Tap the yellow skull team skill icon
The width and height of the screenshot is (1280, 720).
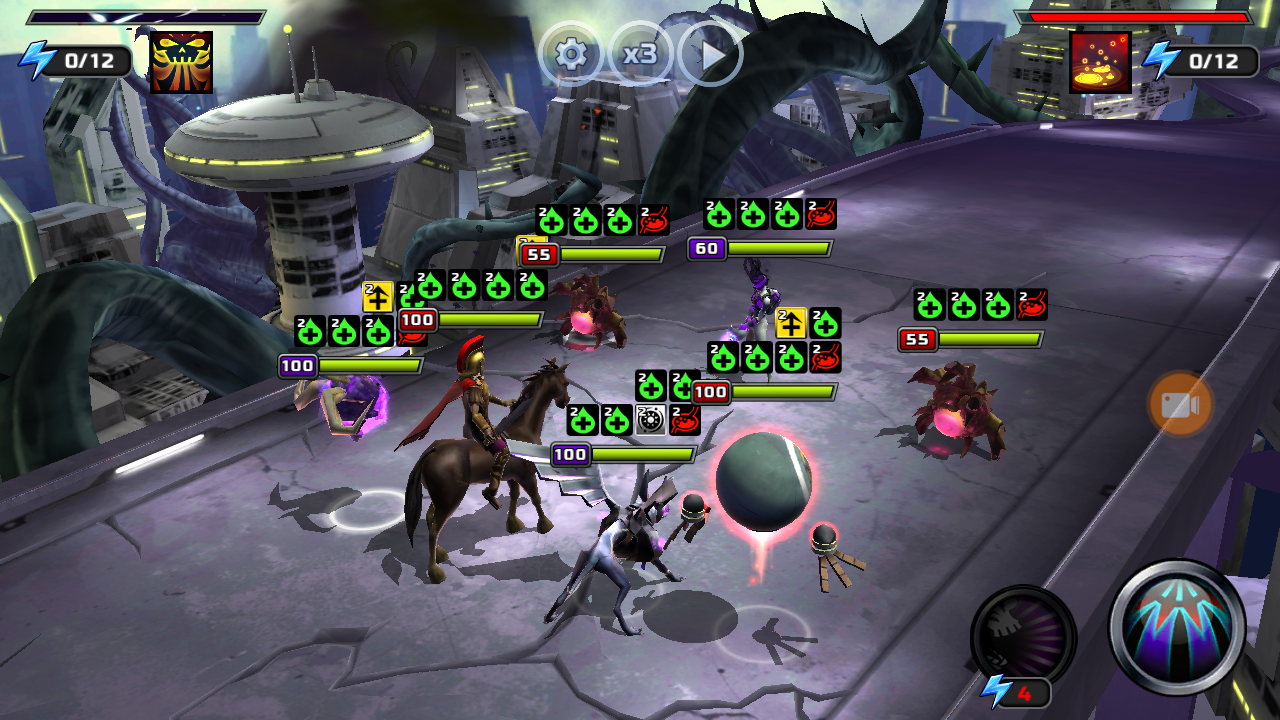coord(181,62)
